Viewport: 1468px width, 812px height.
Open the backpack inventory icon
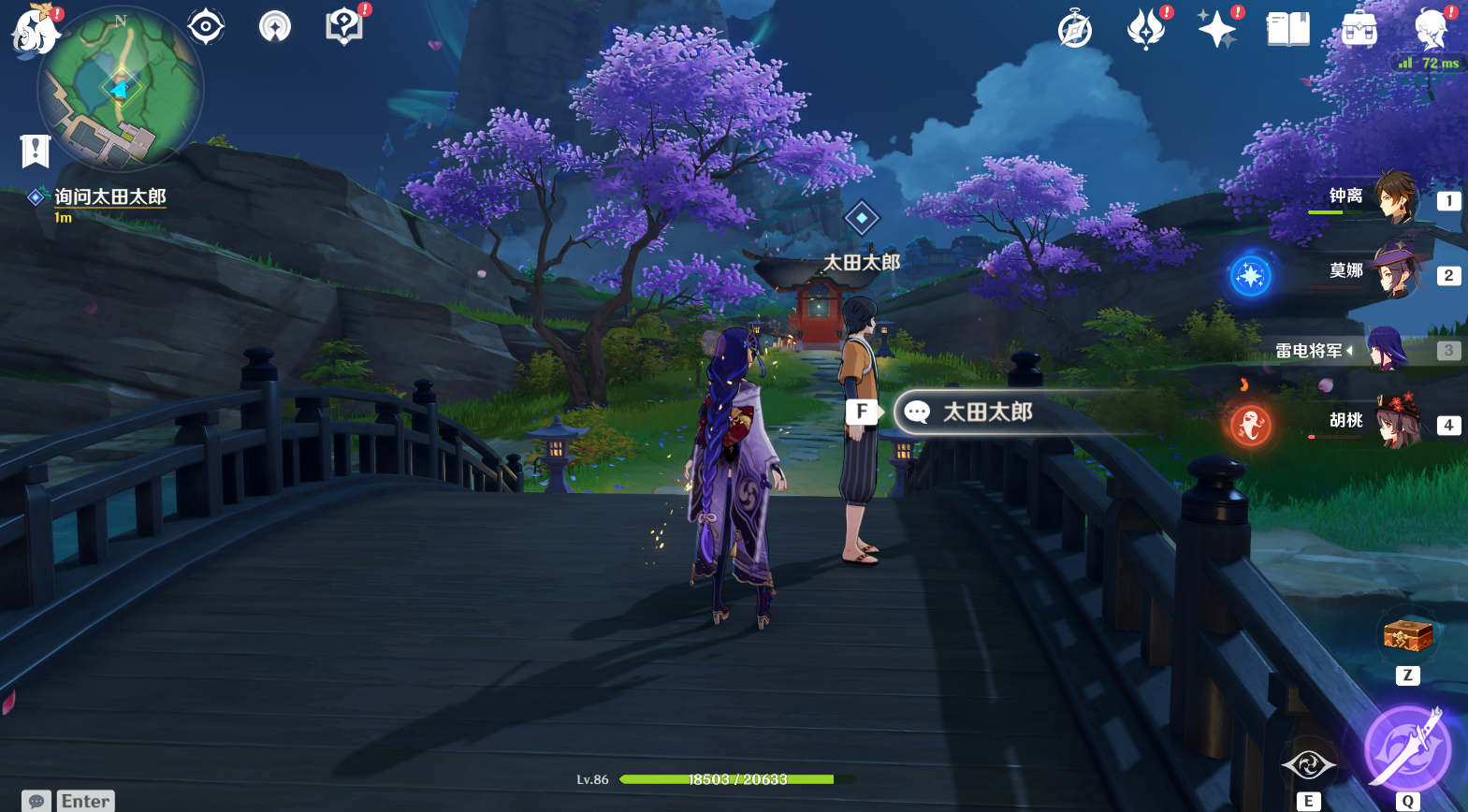point(1359,29)
